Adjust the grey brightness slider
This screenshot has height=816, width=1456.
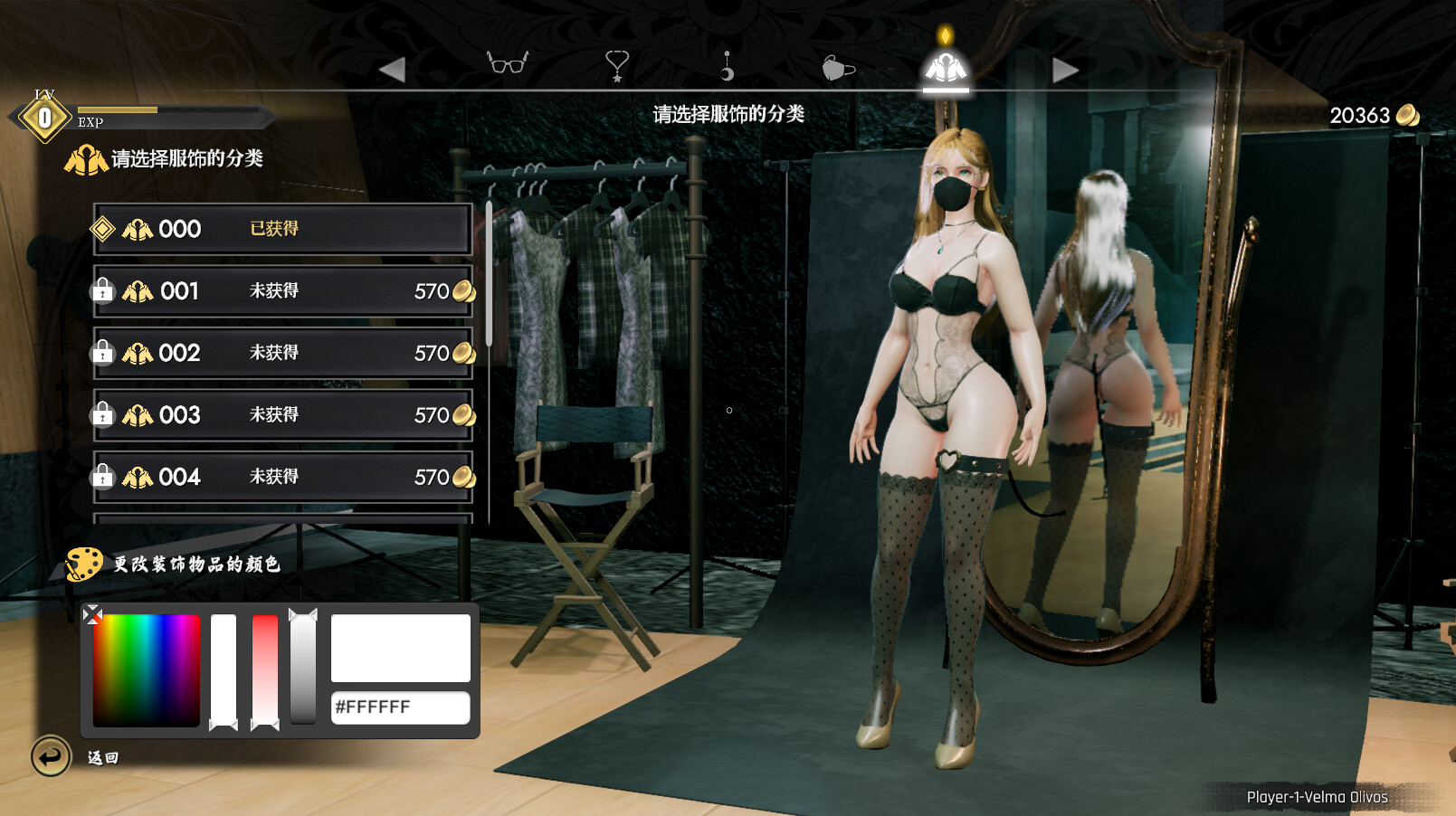click(x=303, y=668)
